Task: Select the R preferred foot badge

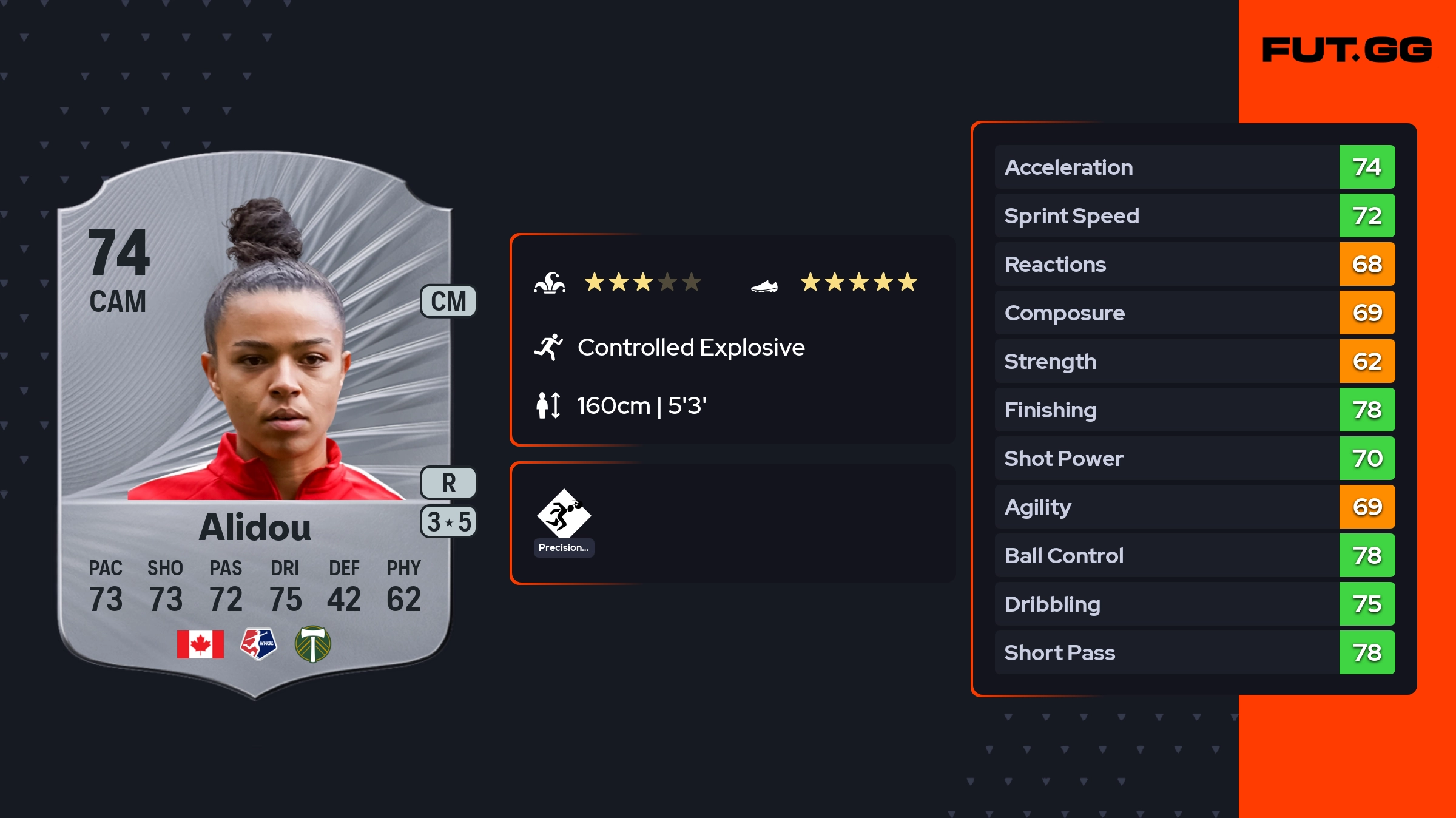Action: tap(448, 483)
